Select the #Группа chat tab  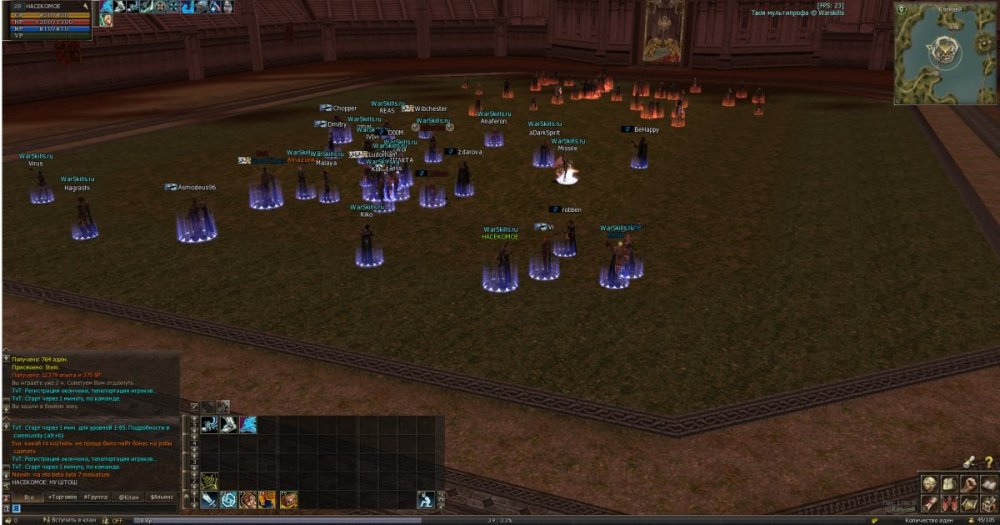point(96,497)
